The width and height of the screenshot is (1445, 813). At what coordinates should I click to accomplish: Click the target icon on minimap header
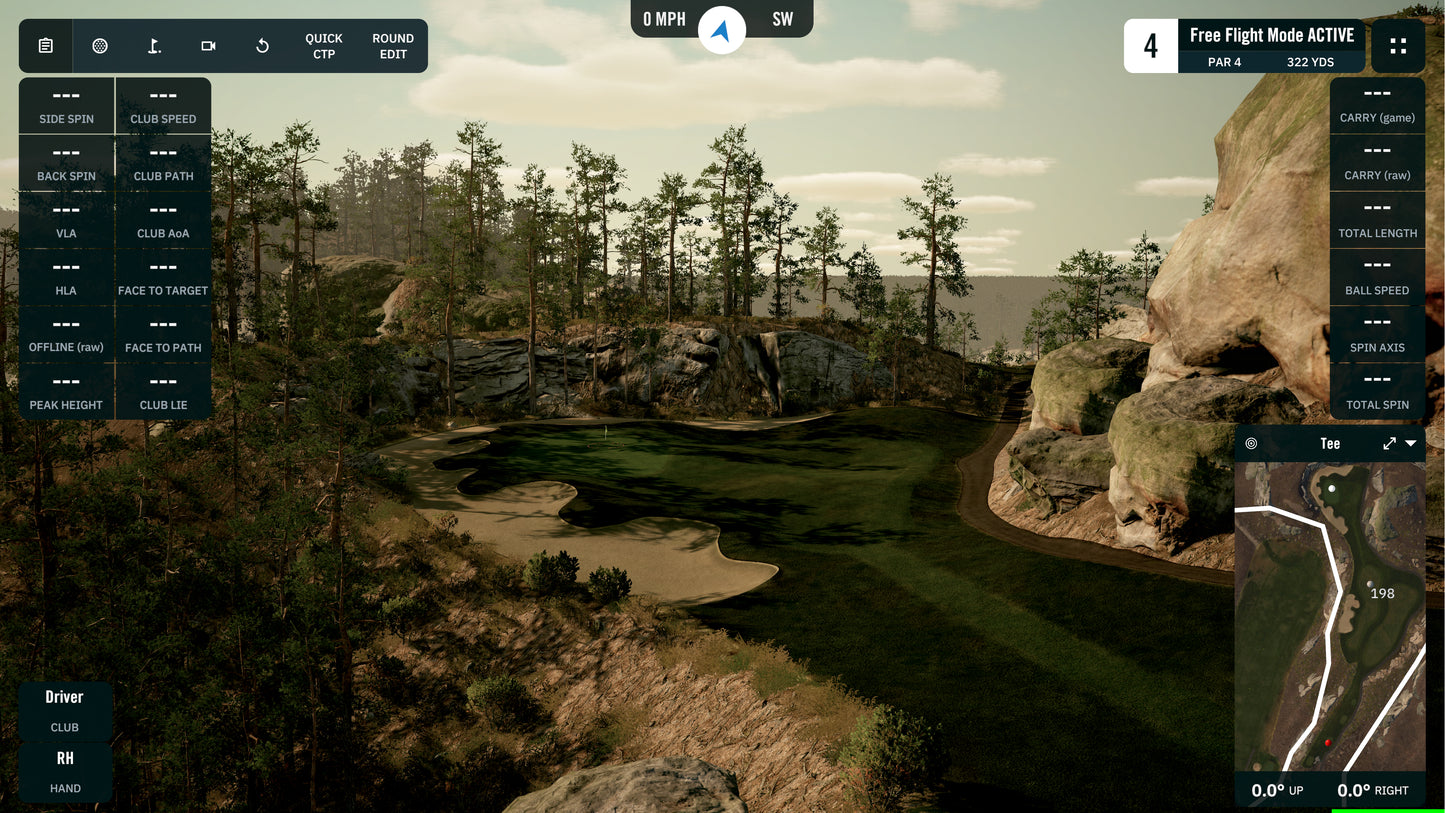point(1251,444)
